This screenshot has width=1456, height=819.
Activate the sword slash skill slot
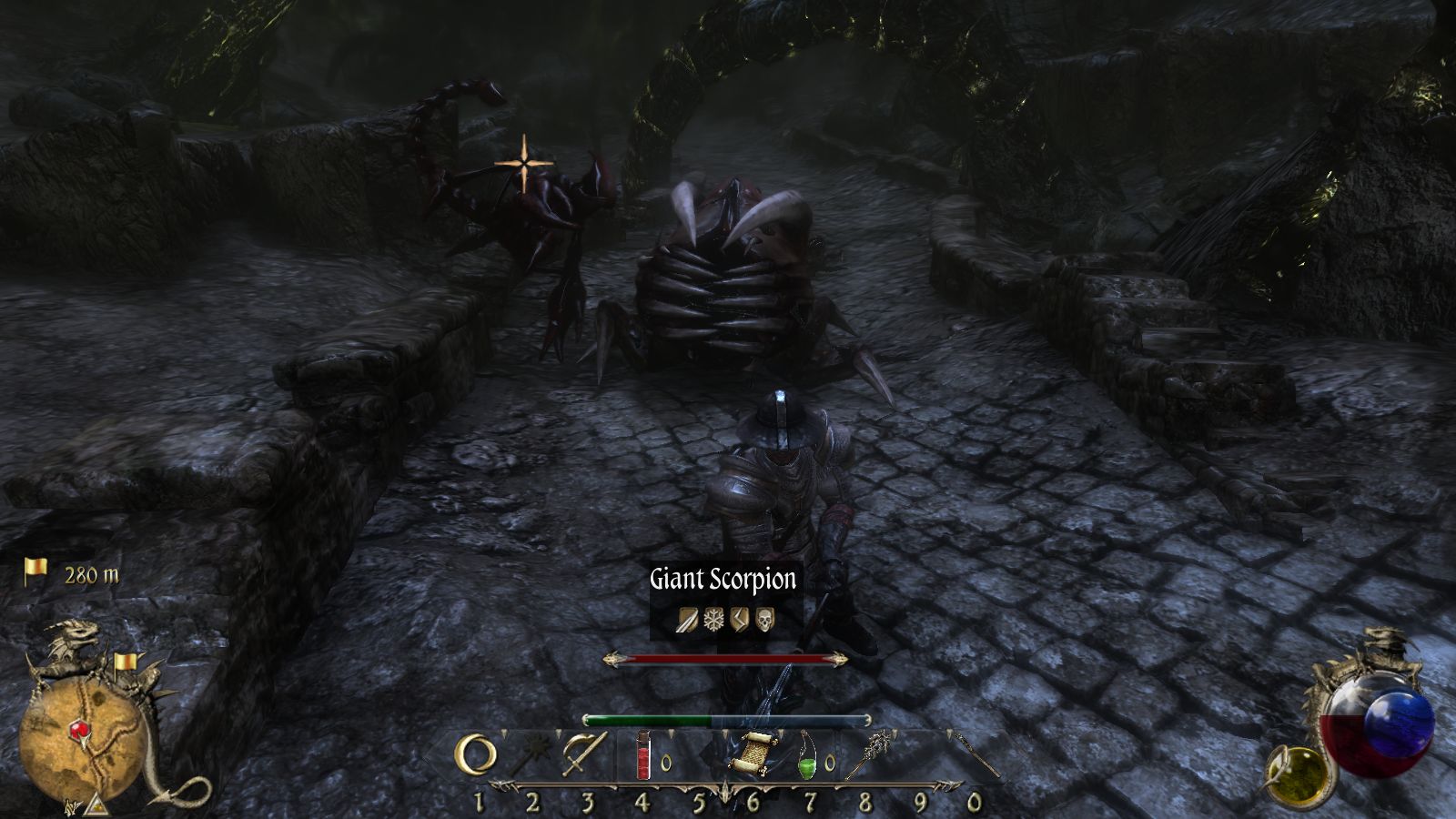point(584,754)
